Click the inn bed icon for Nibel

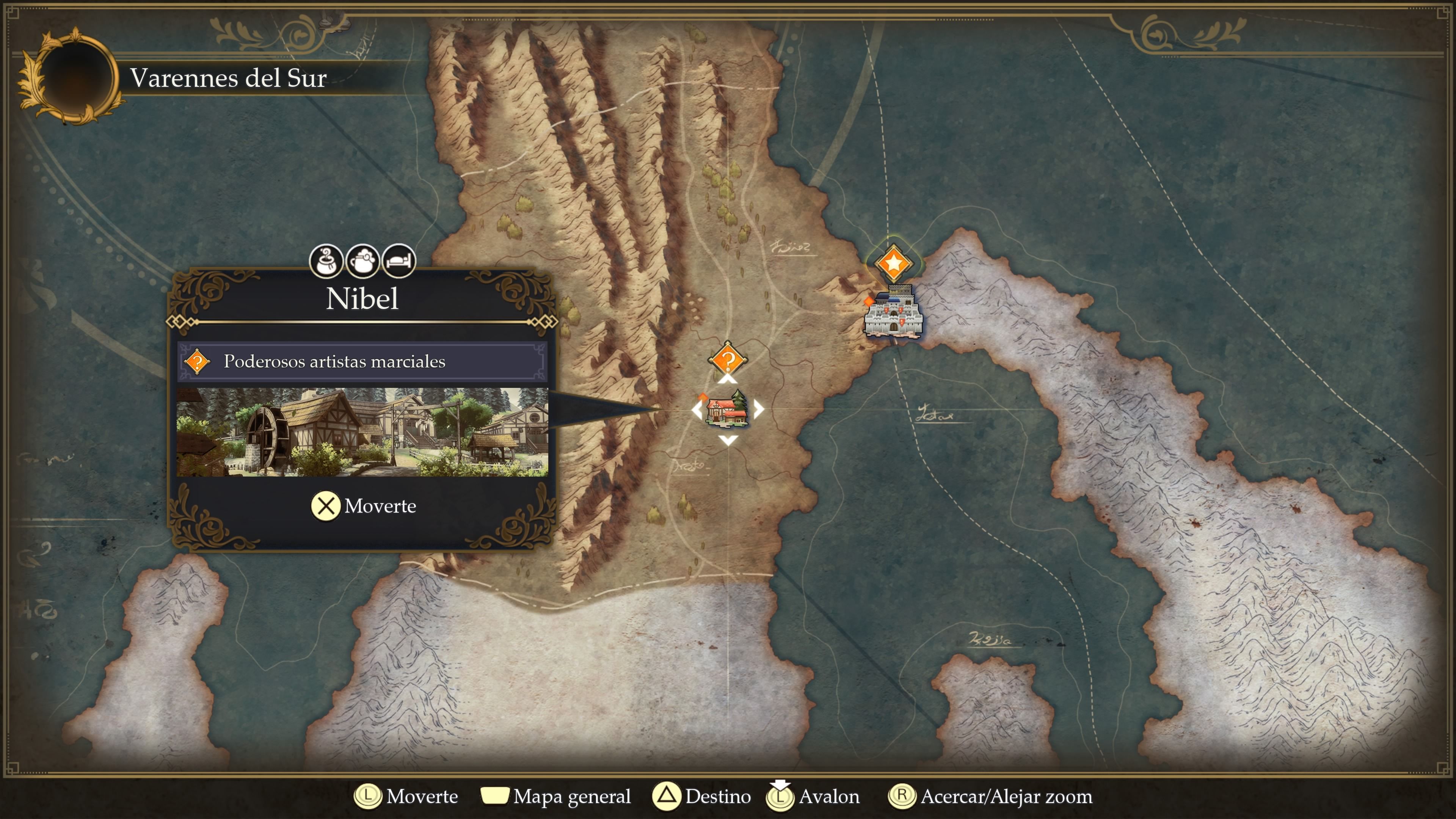tap(399, 261)
